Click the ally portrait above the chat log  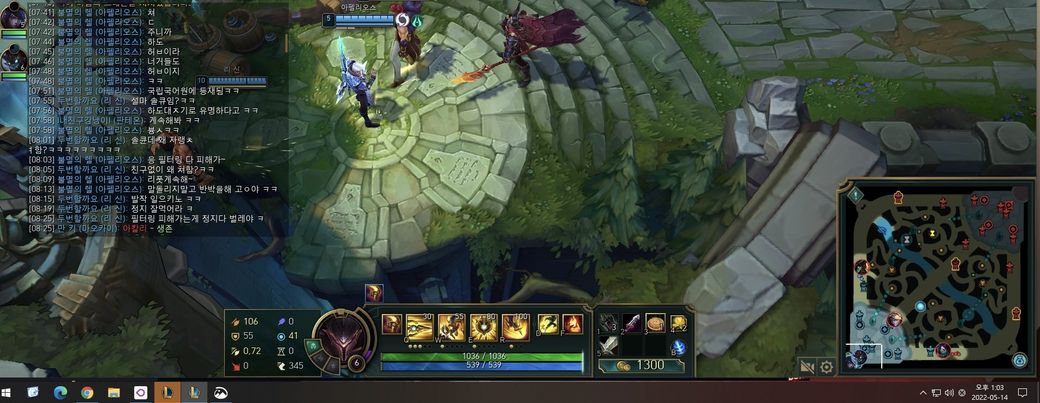[x=13, y=16]
